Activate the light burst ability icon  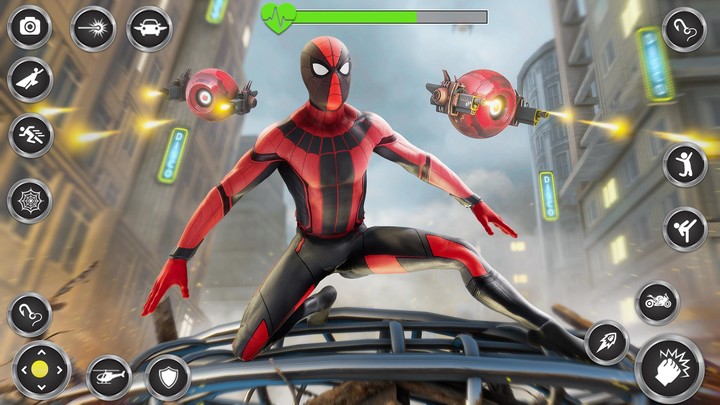tap(93, 27)
